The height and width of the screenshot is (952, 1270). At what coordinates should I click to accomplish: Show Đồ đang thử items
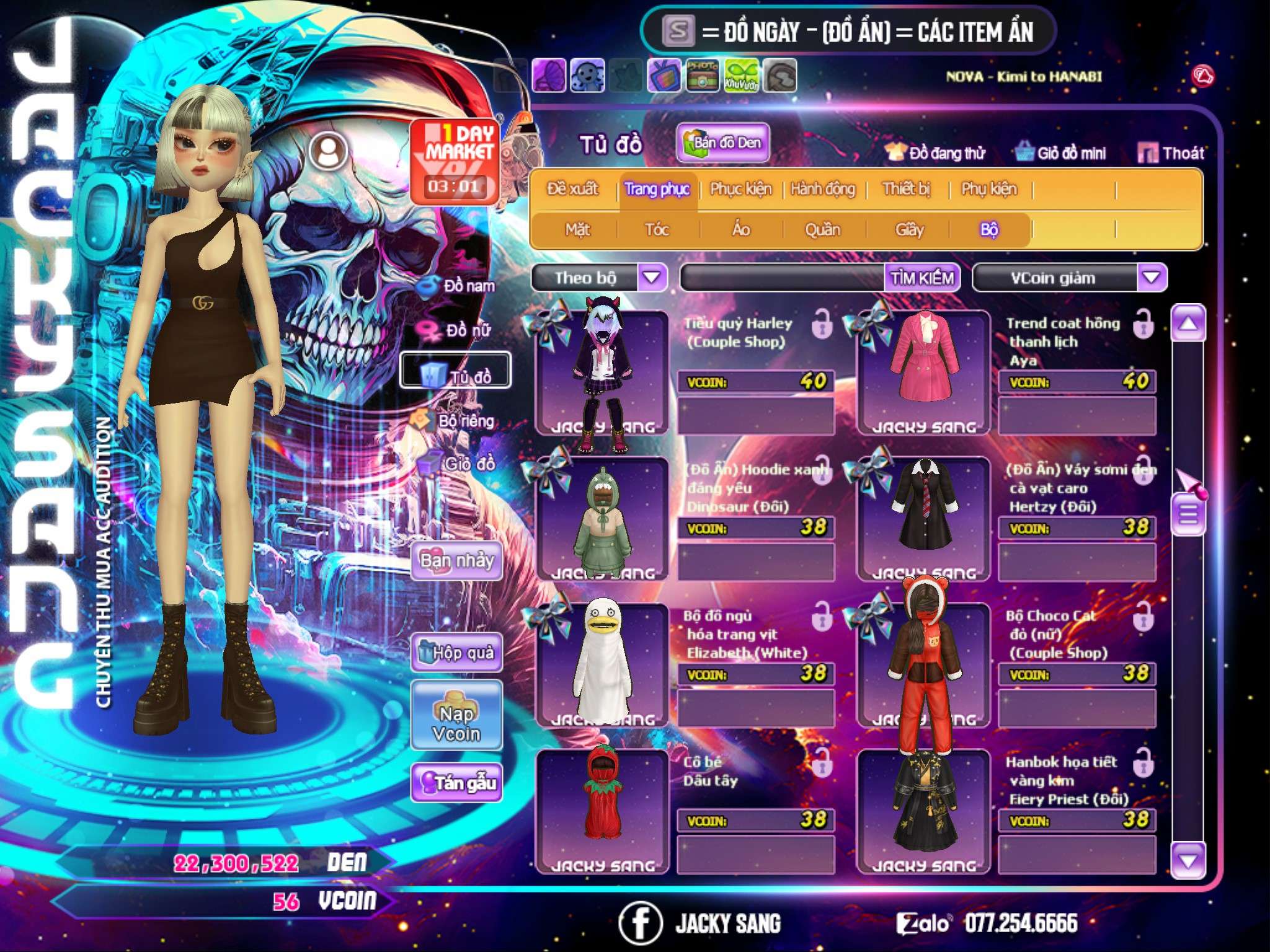point(935,152)
